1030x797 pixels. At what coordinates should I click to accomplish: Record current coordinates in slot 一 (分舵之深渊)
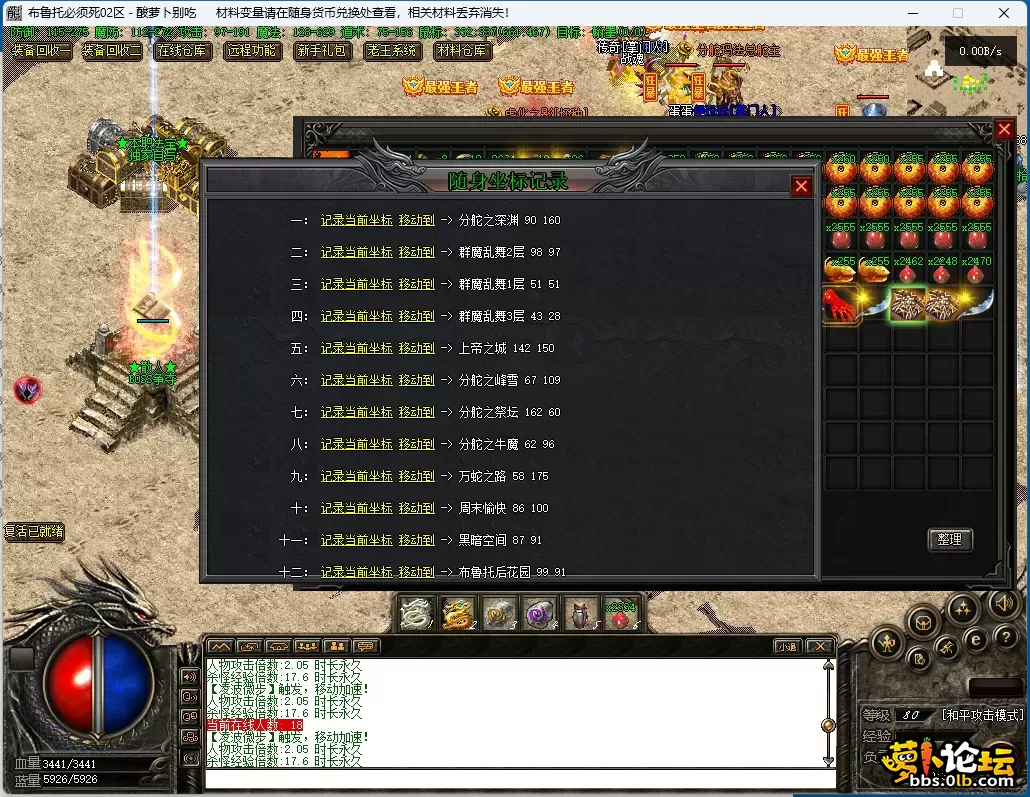(356, 220)
